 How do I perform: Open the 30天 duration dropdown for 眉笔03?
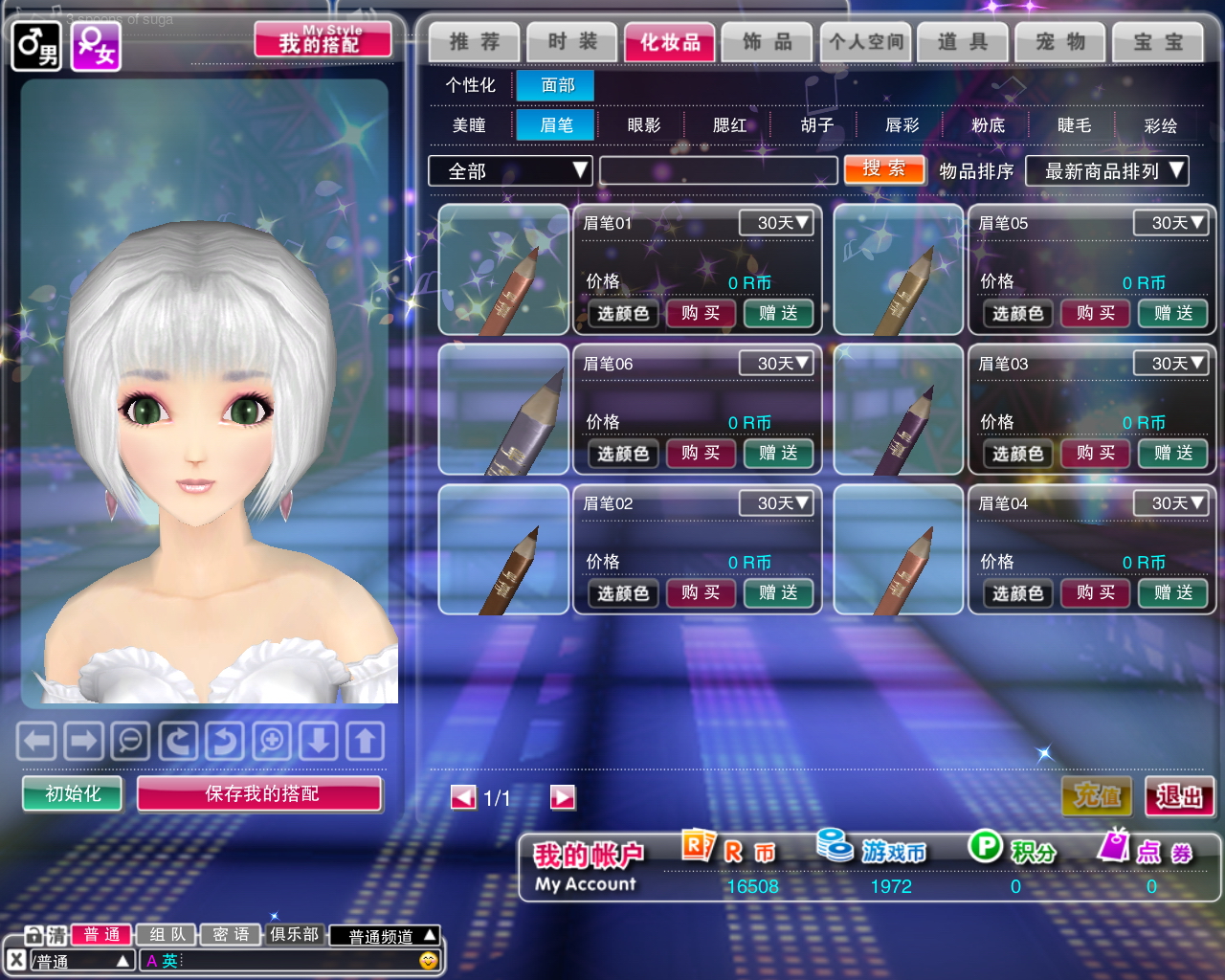(x=1169, y=364)
